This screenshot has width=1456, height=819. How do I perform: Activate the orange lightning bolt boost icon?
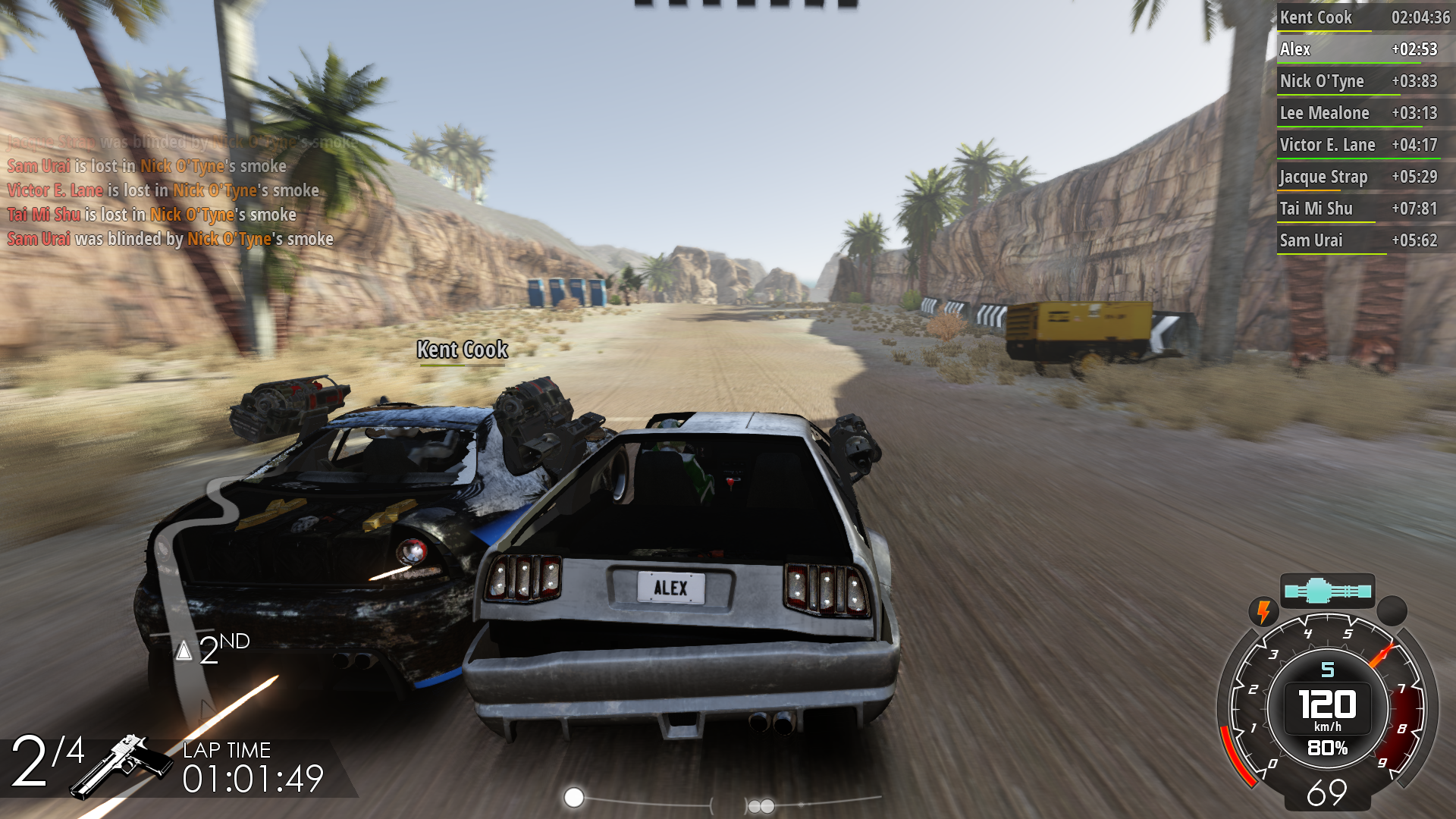1263,611
